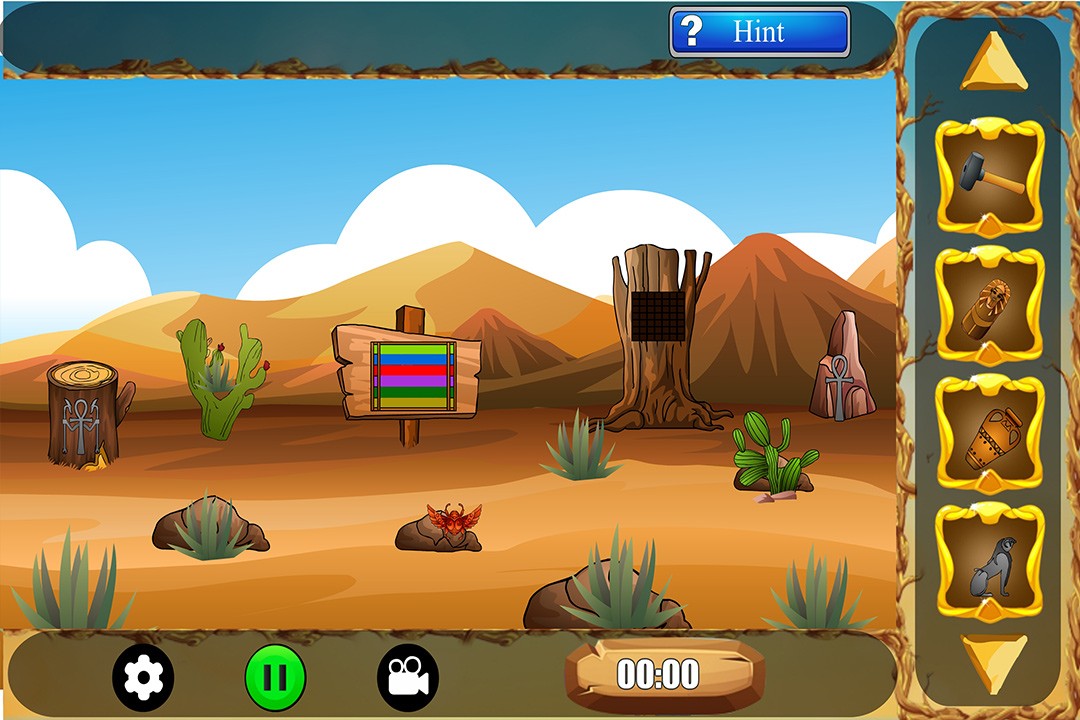This screenshot has width=1080, height=720.
Task: Open the video camera walkthrough button
Action: pyautogui.click(x=408, y=677)
